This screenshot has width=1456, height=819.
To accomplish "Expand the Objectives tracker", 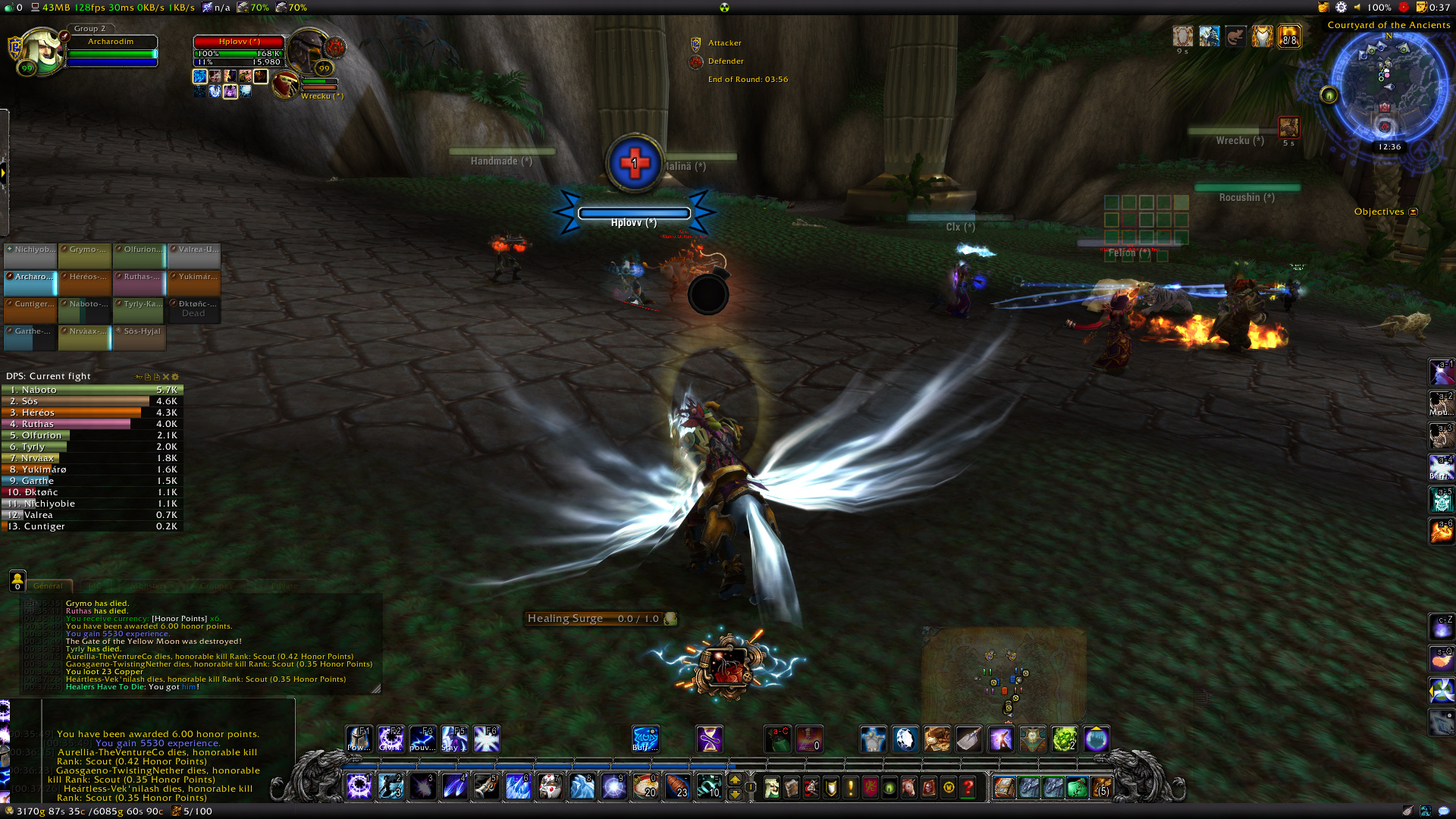I will point(1414,212).
